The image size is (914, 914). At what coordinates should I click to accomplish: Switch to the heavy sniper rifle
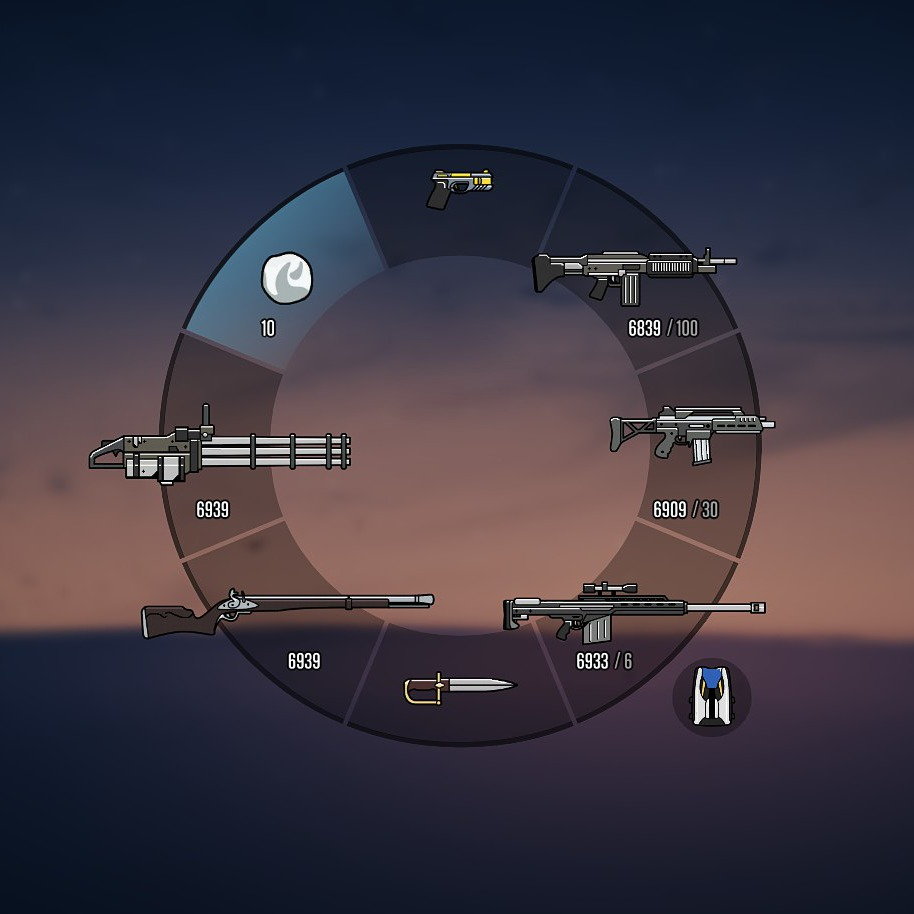pos(633,611)
